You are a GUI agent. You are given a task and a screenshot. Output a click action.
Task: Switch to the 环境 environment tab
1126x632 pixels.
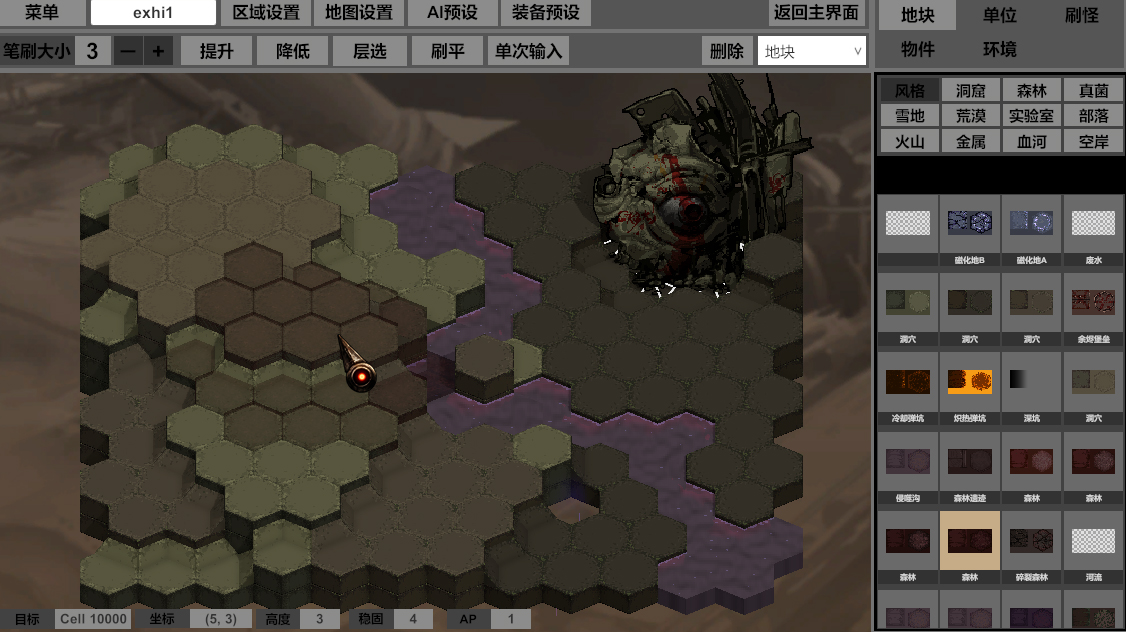click(x=1000, y=49)
